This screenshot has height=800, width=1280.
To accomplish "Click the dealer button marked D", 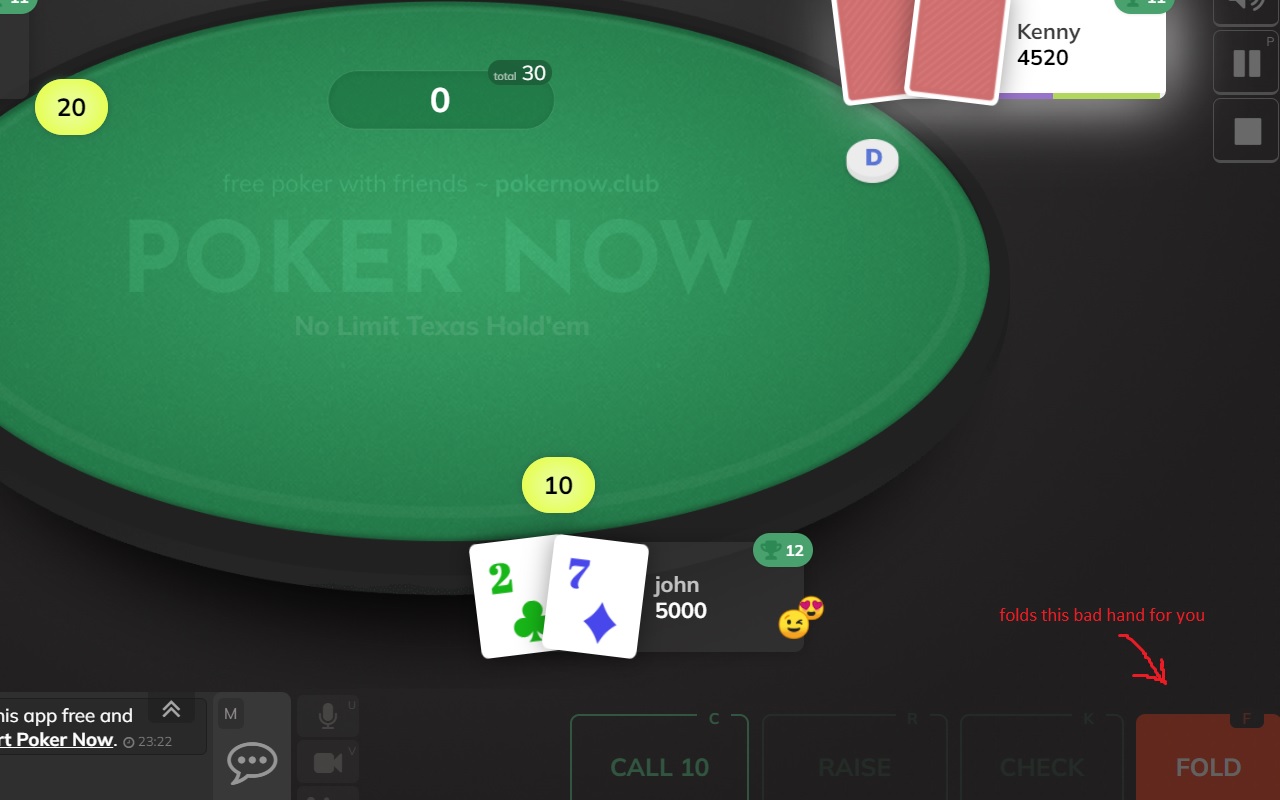I will tap(872, 159).
